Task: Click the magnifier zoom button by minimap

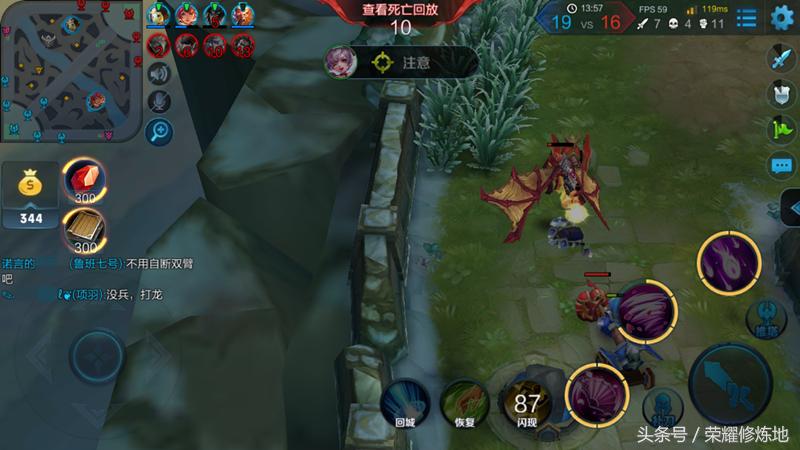Action: point(158,131)
